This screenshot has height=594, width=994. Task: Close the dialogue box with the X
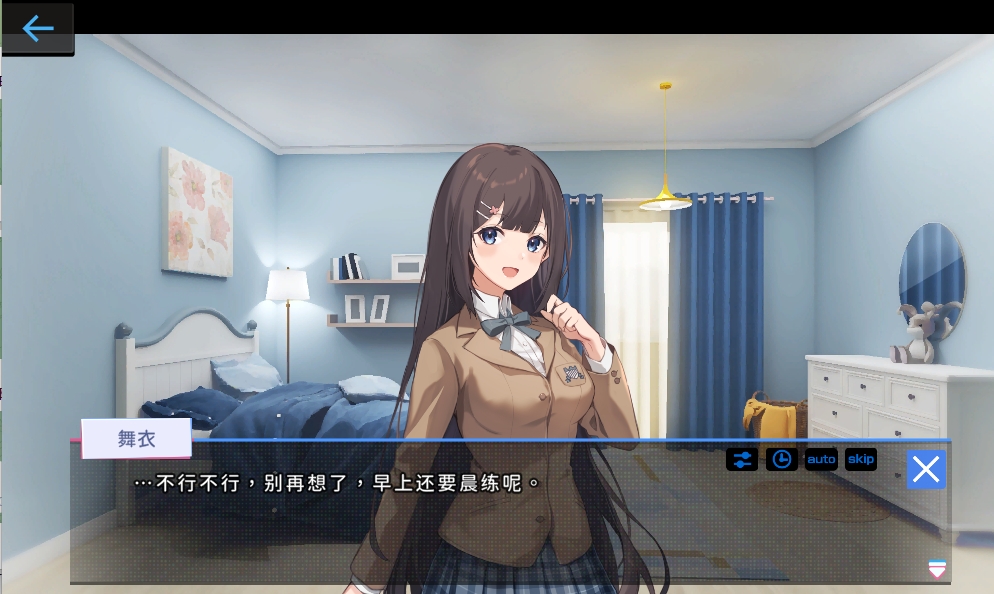[x=926, y=469]
